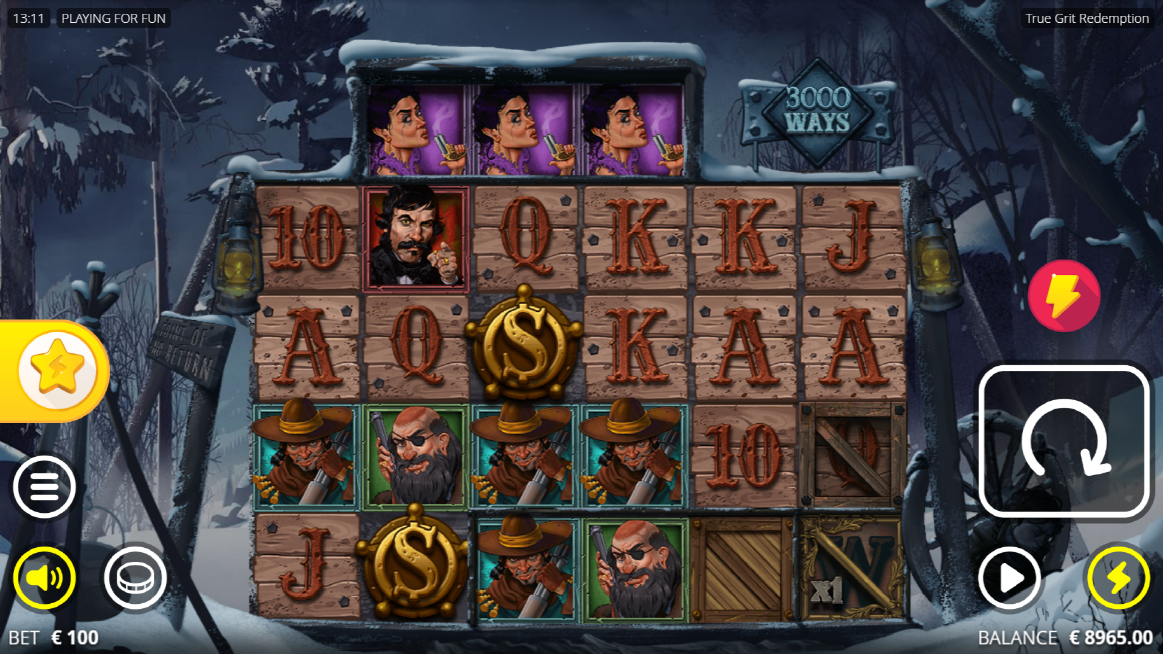
Task: Open the coin bet settings button
Action: 135,578
